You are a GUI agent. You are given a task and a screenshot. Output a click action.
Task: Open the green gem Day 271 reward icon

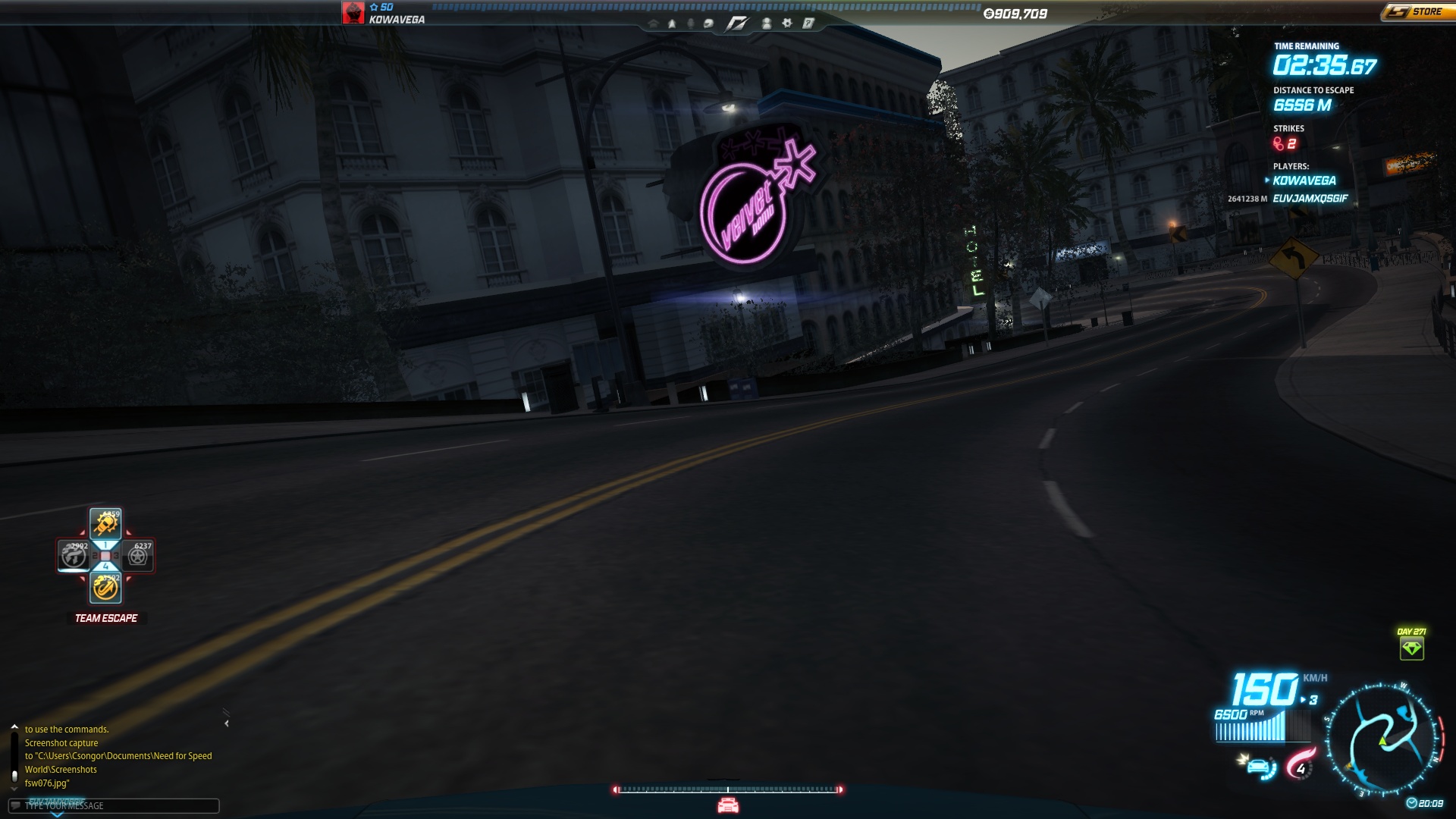(x=1411, y=648)
